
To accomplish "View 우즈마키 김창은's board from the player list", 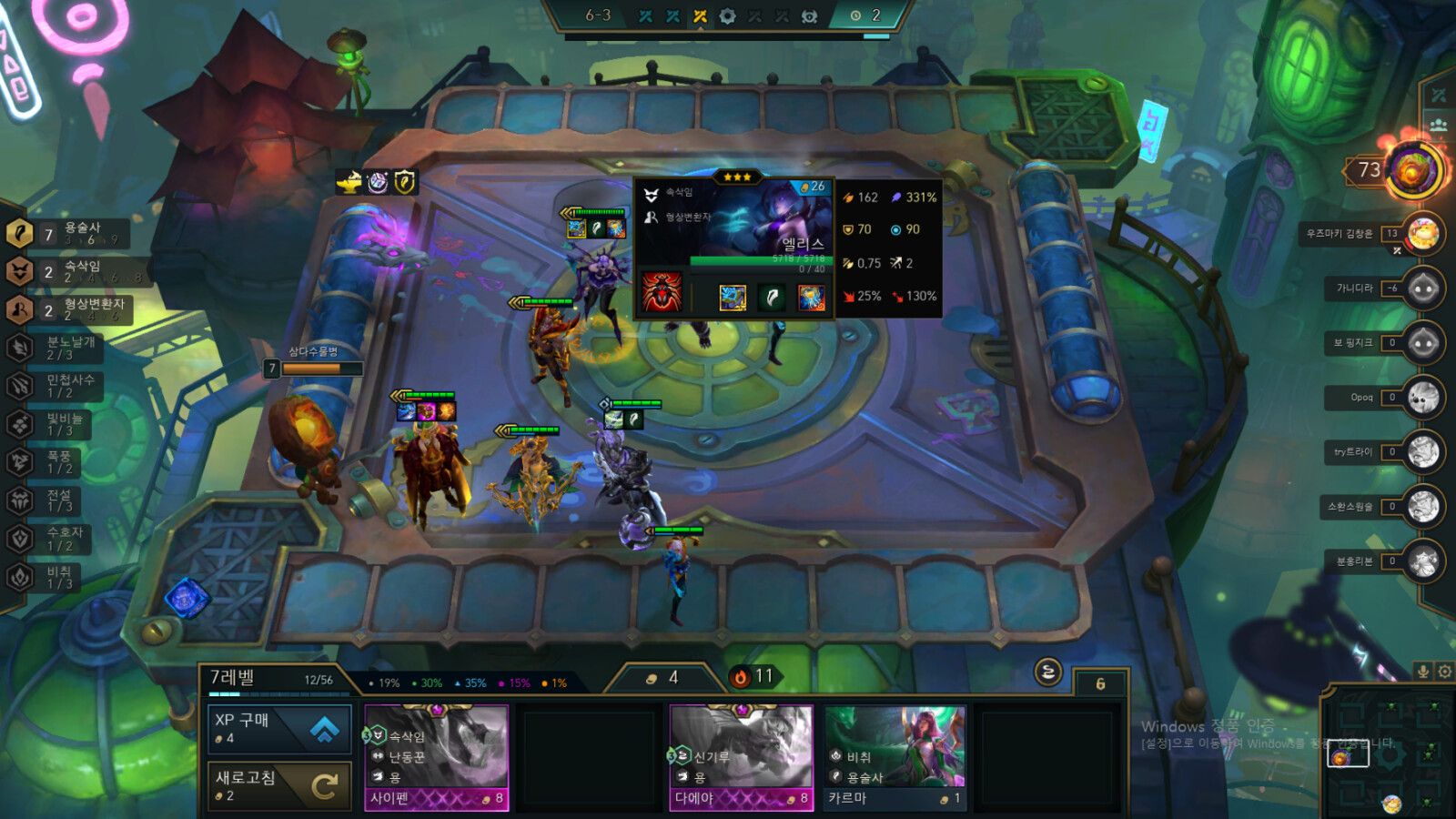I will click(1422, 234).
